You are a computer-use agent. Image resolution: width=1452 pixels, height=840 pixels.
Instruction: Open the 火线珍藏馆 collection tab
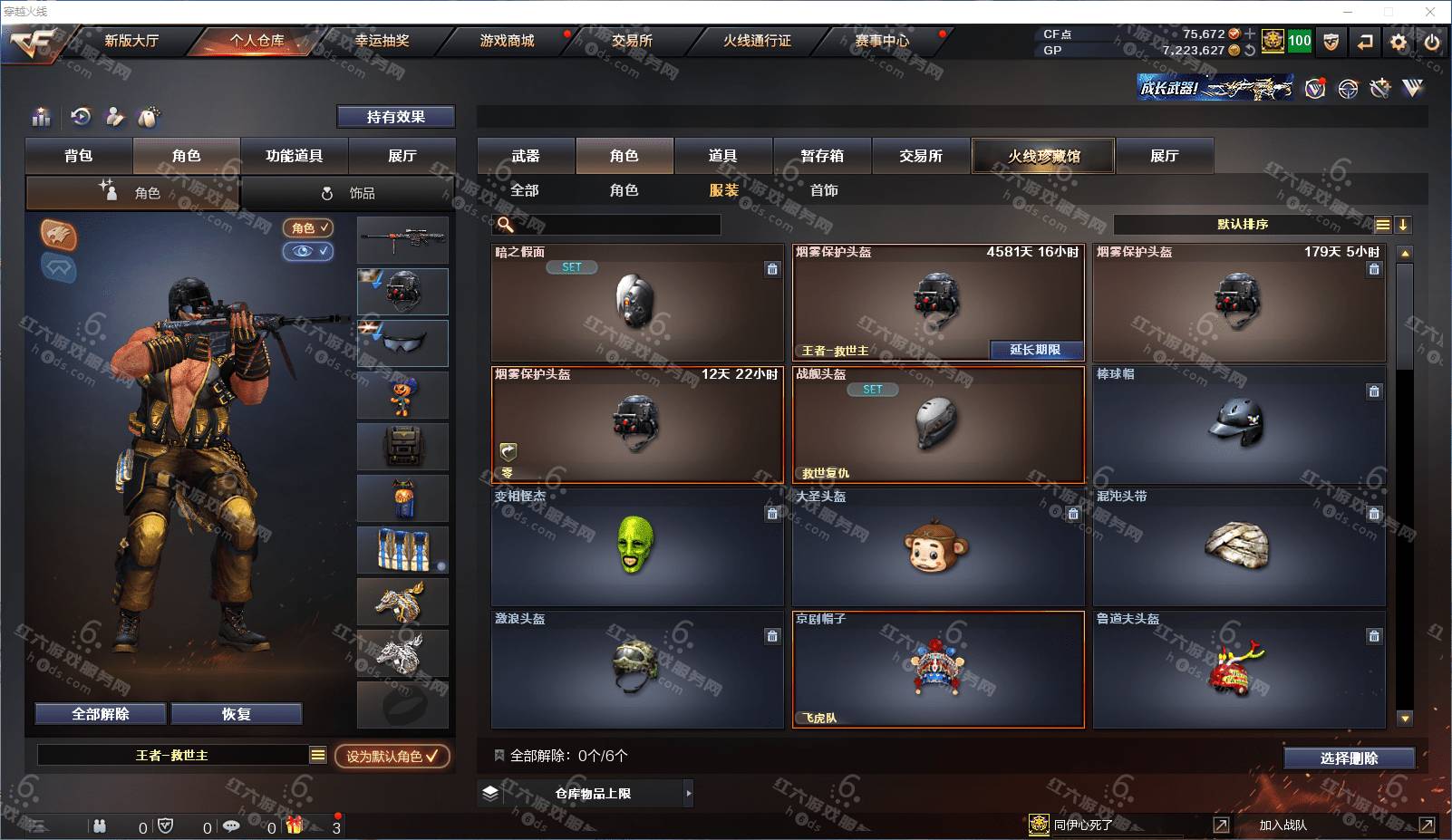click(1043, 156)
